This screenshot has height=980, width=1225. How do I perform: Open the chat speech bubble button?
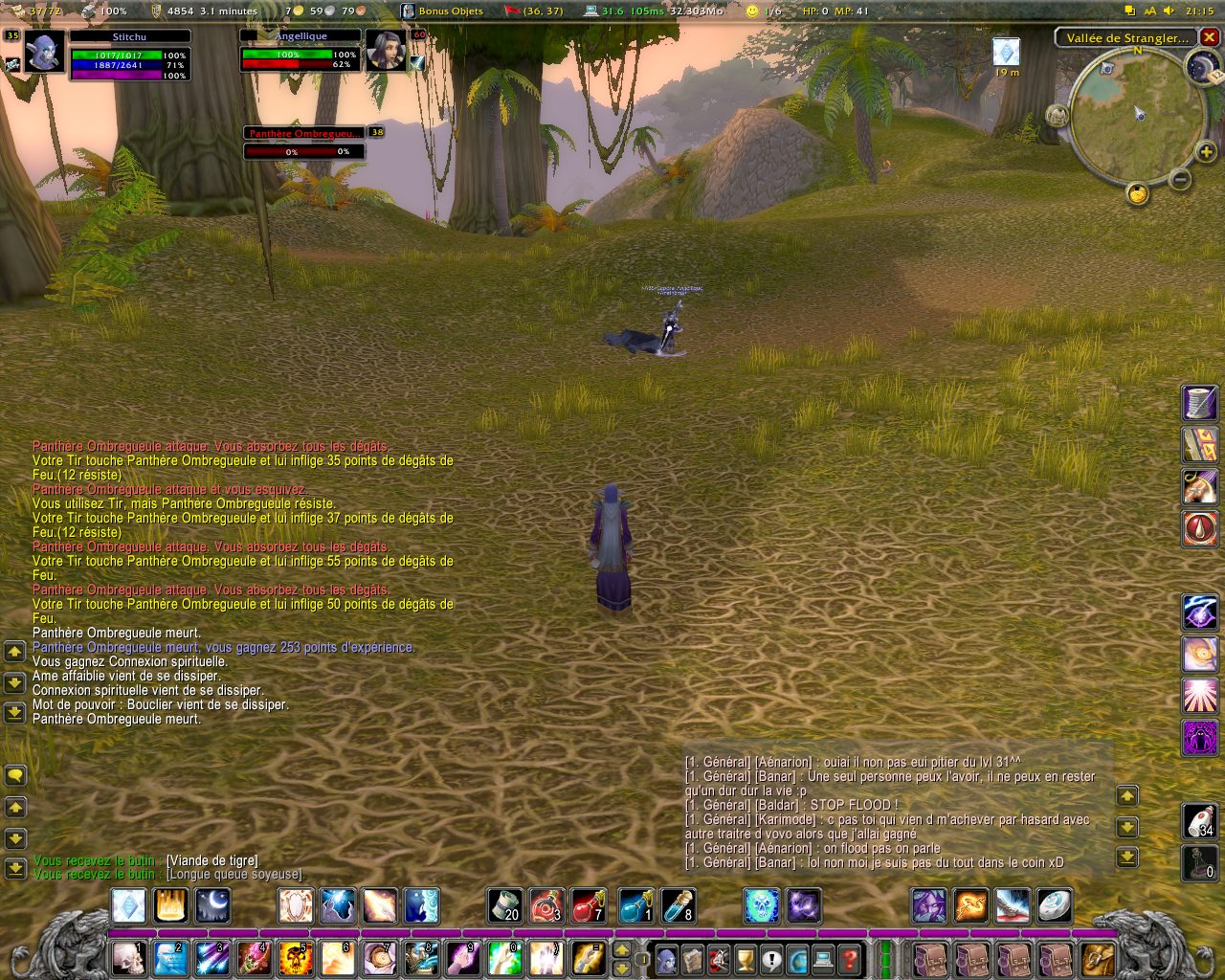(15, 775)
